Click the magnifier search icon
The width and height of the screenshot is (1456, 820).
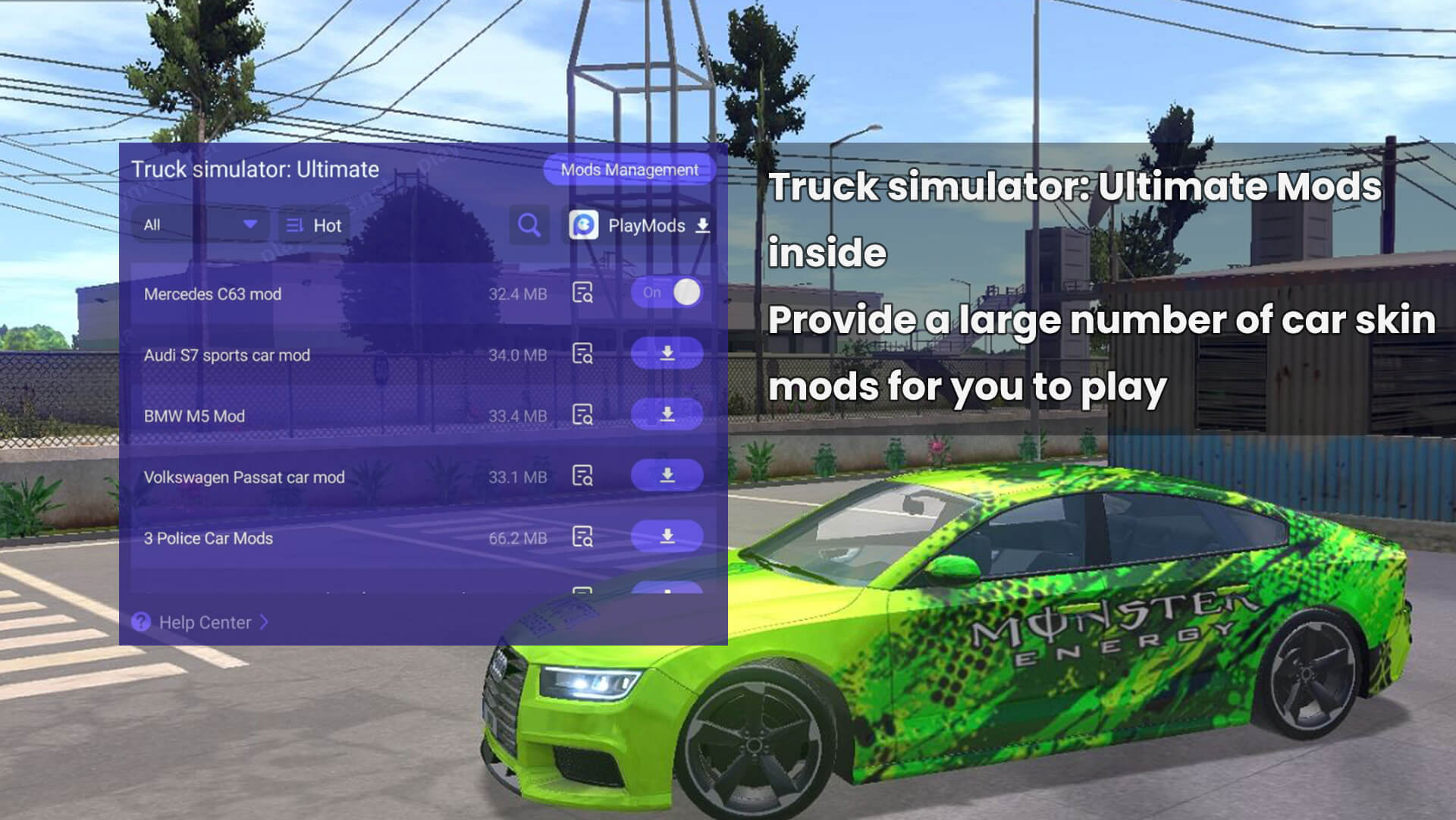[529, 225]
